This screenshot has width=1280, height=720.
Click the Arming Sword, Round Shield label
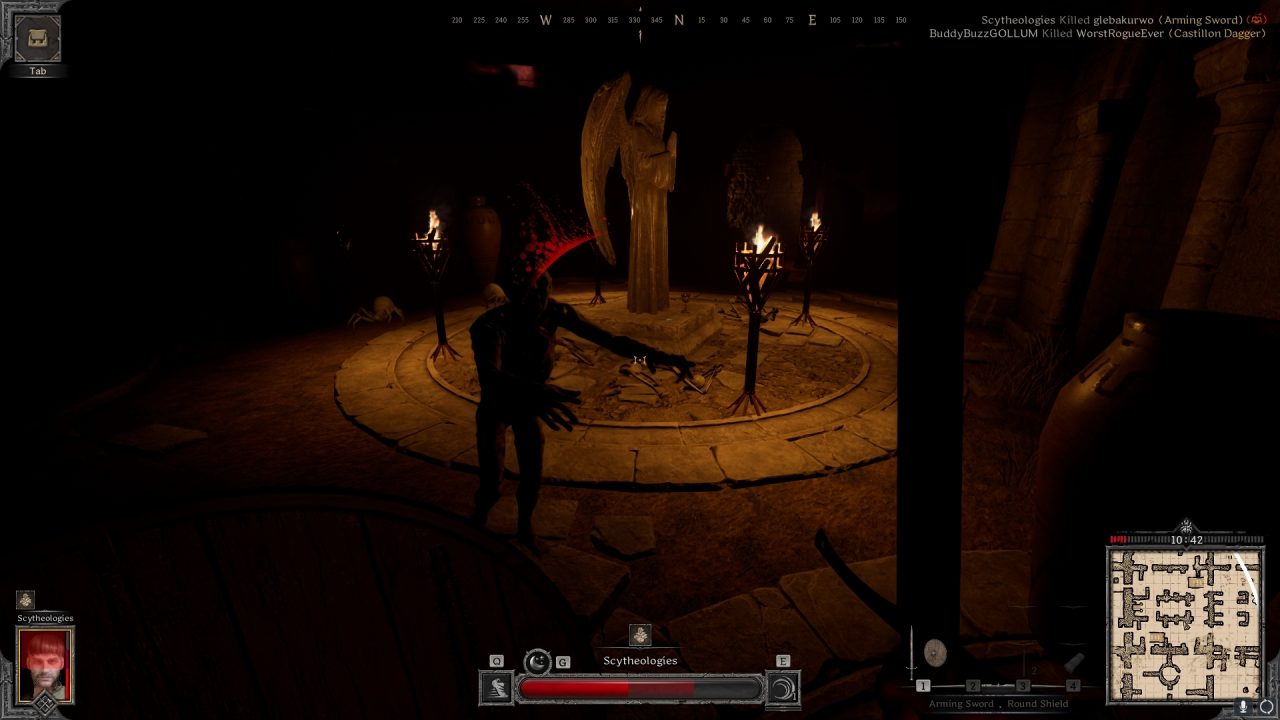[x=1000, y=704]
